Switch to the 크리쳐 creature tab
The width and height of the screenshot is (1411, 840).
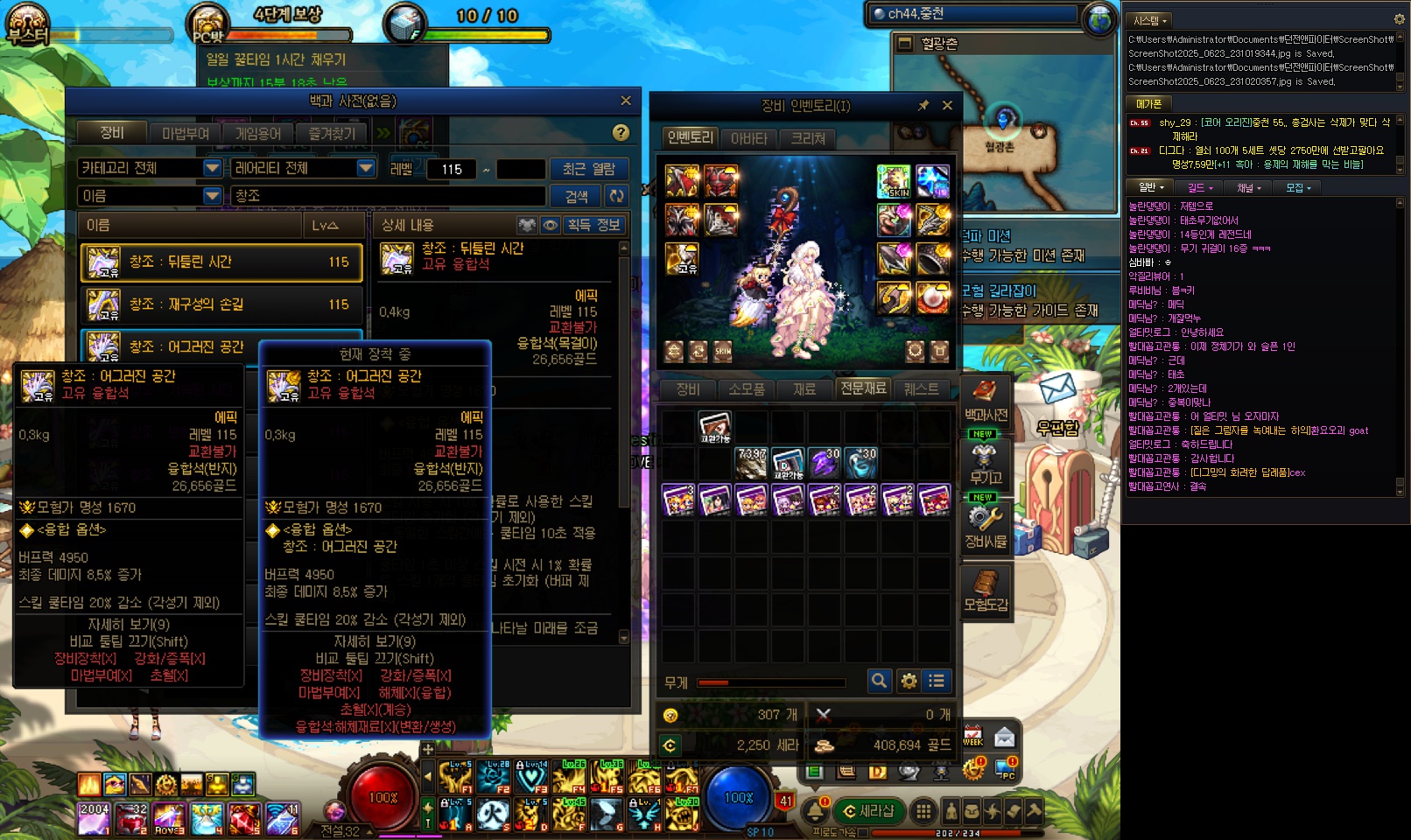click(x=808, y=138)
